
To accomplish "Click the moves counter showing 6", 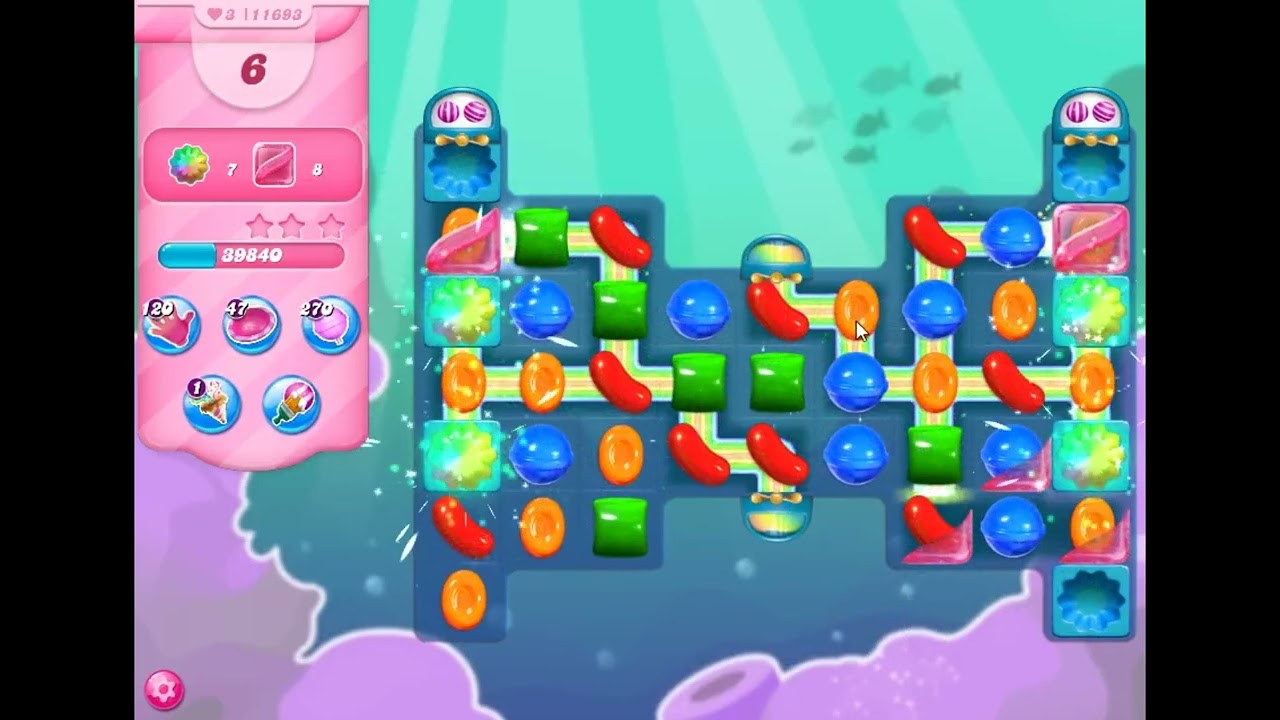I will point(252,70).
